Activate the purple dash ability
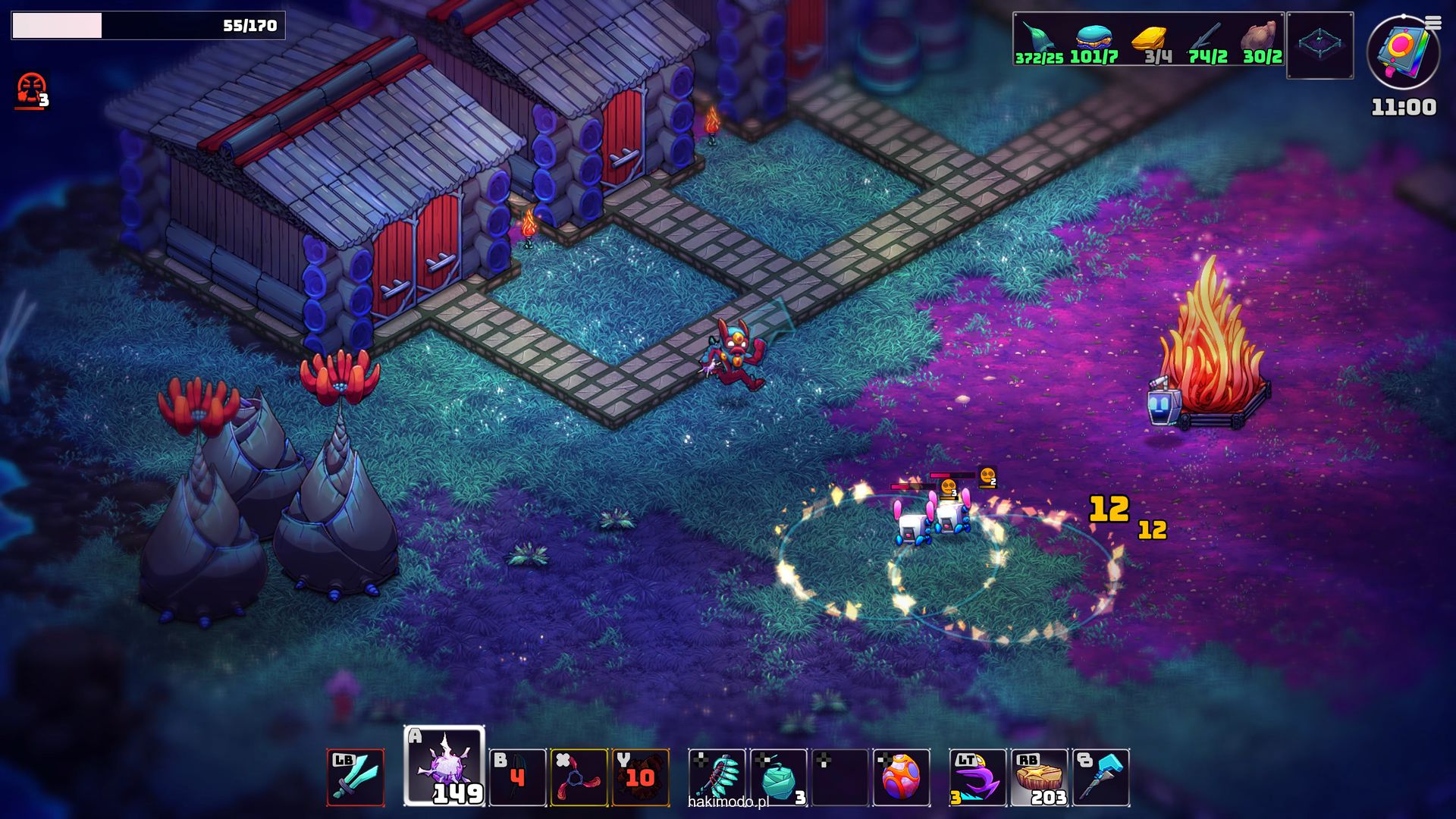1456x819 pixels. tap(977, 777)
